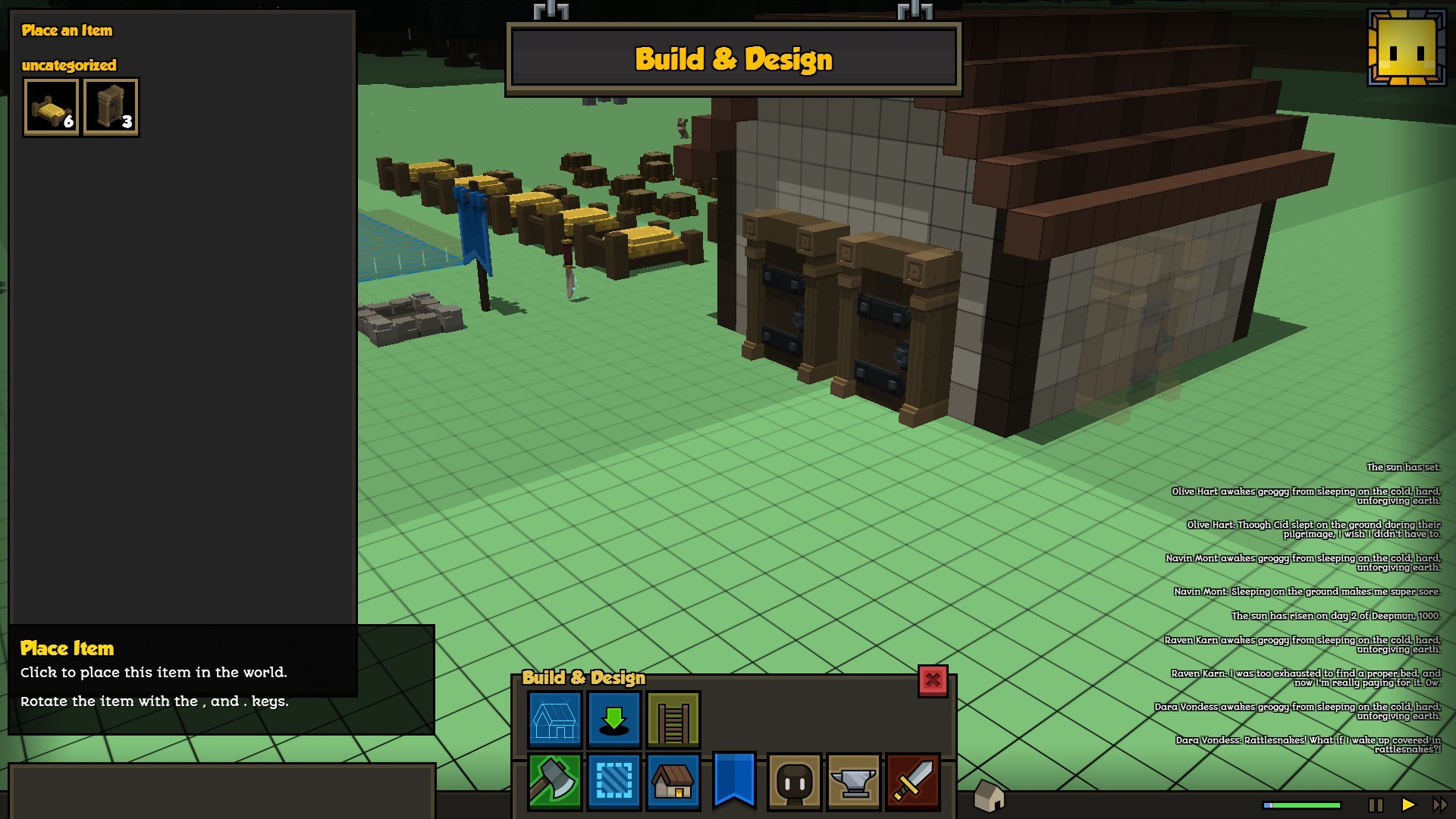
Task: Open the citizens face icon menu
Action: 794,781
